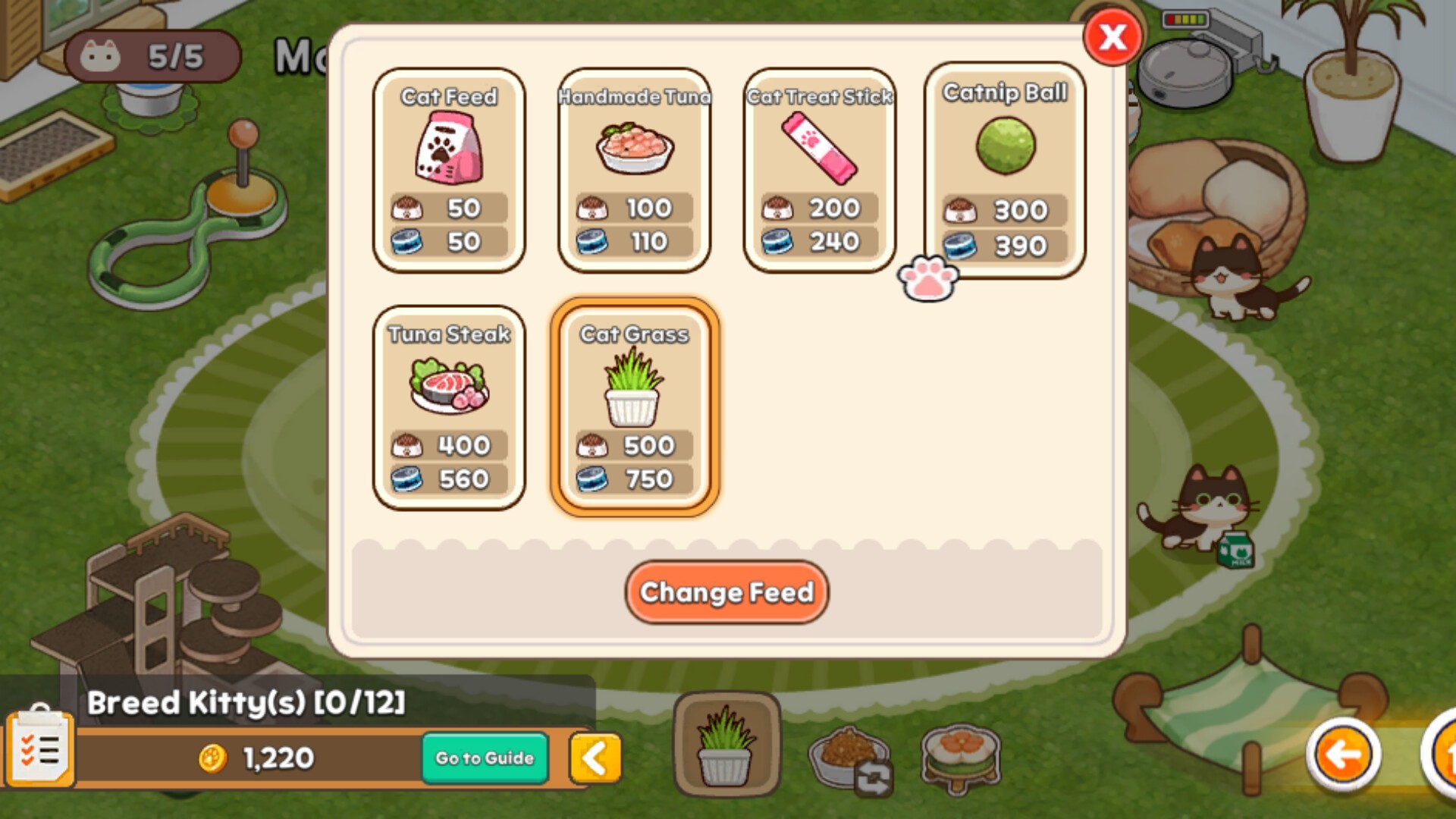Tap the cat grass feed slot icon
1456x819 pixels.
point(726,746)
